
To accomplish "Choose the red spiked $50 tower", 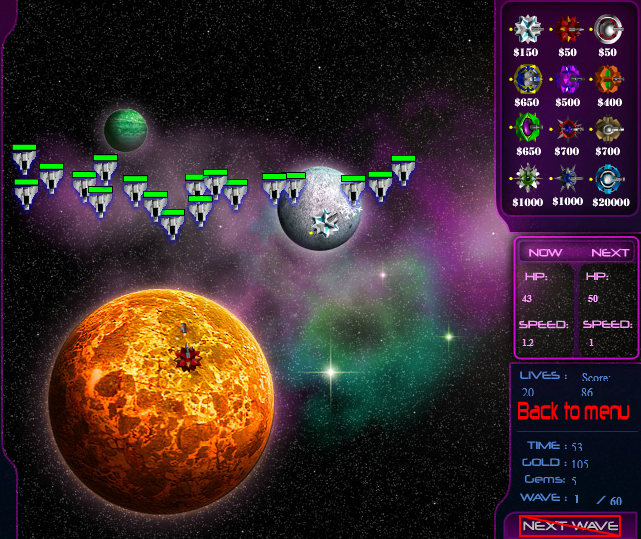I will point(568,28).
